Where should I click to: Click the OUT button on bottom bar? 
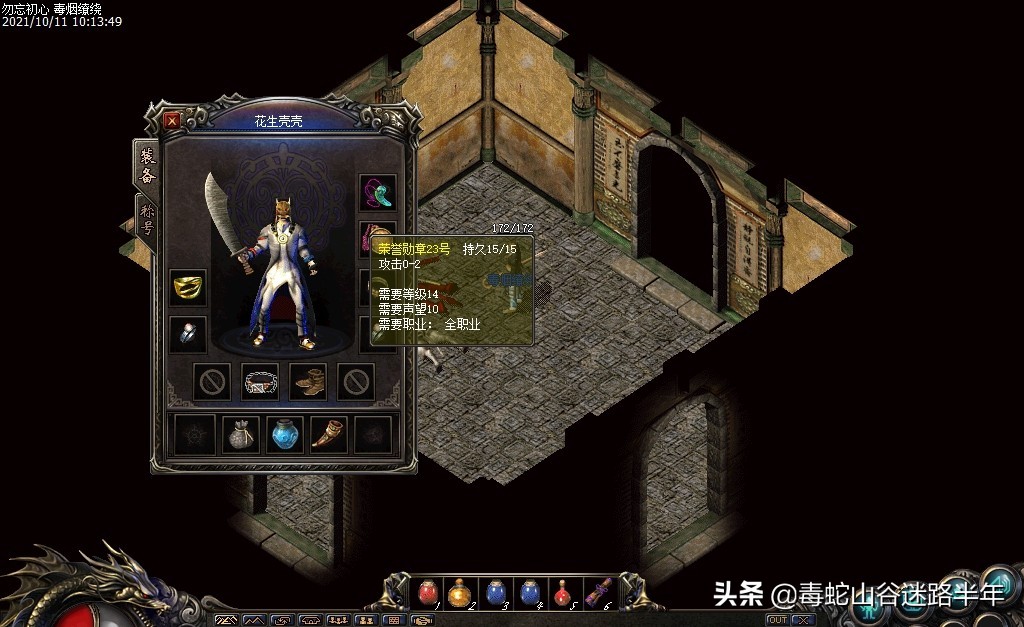click(x=777, y=620)
